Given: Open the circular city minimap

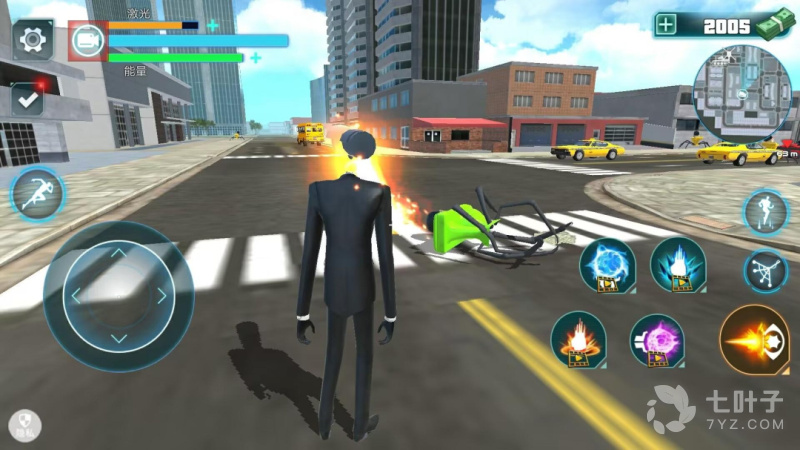Looking at the screenshot, I should (742, 95).
